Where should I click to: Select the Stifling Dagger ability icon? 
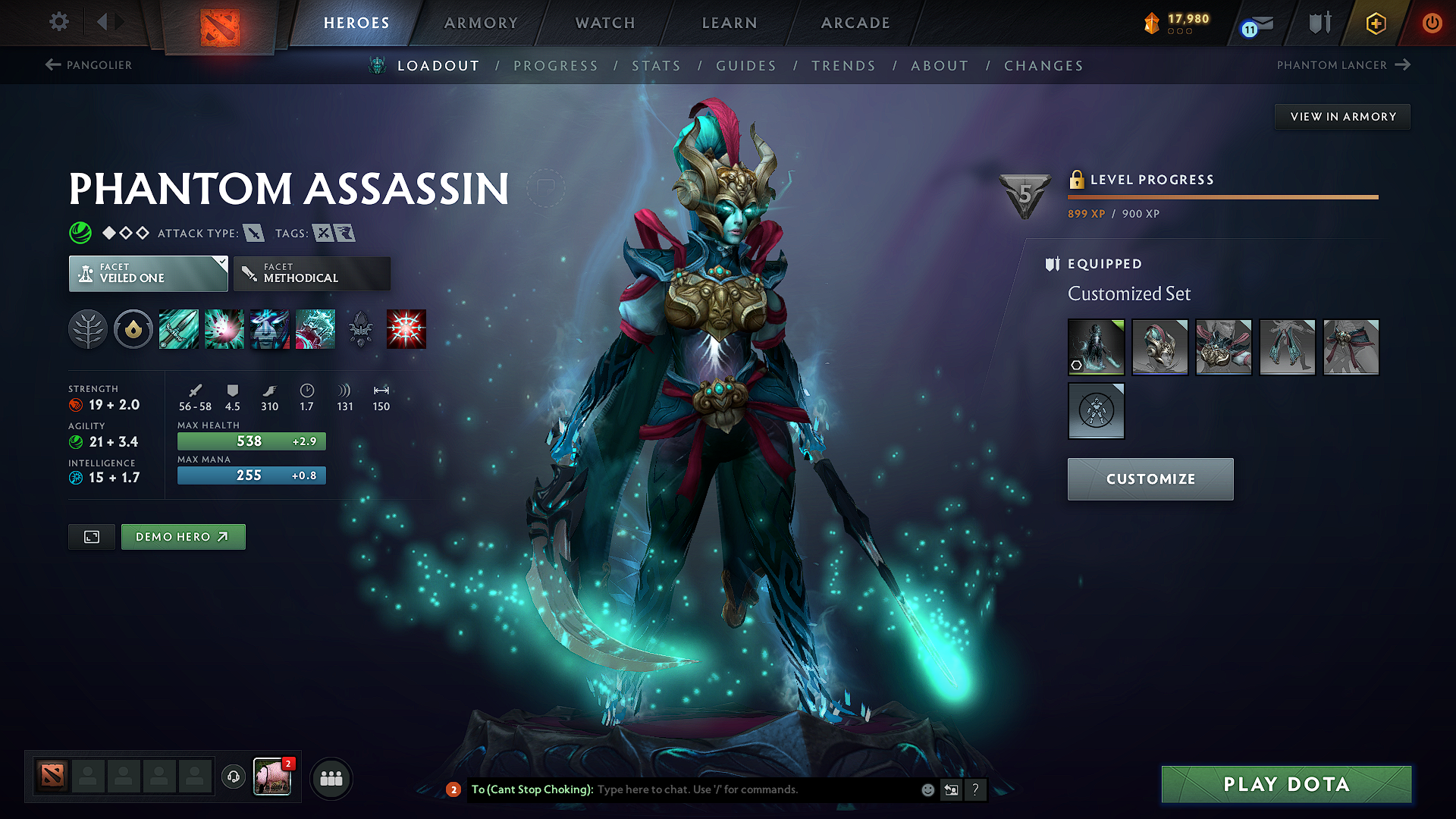pyautogui.click(x=178, y=328)
